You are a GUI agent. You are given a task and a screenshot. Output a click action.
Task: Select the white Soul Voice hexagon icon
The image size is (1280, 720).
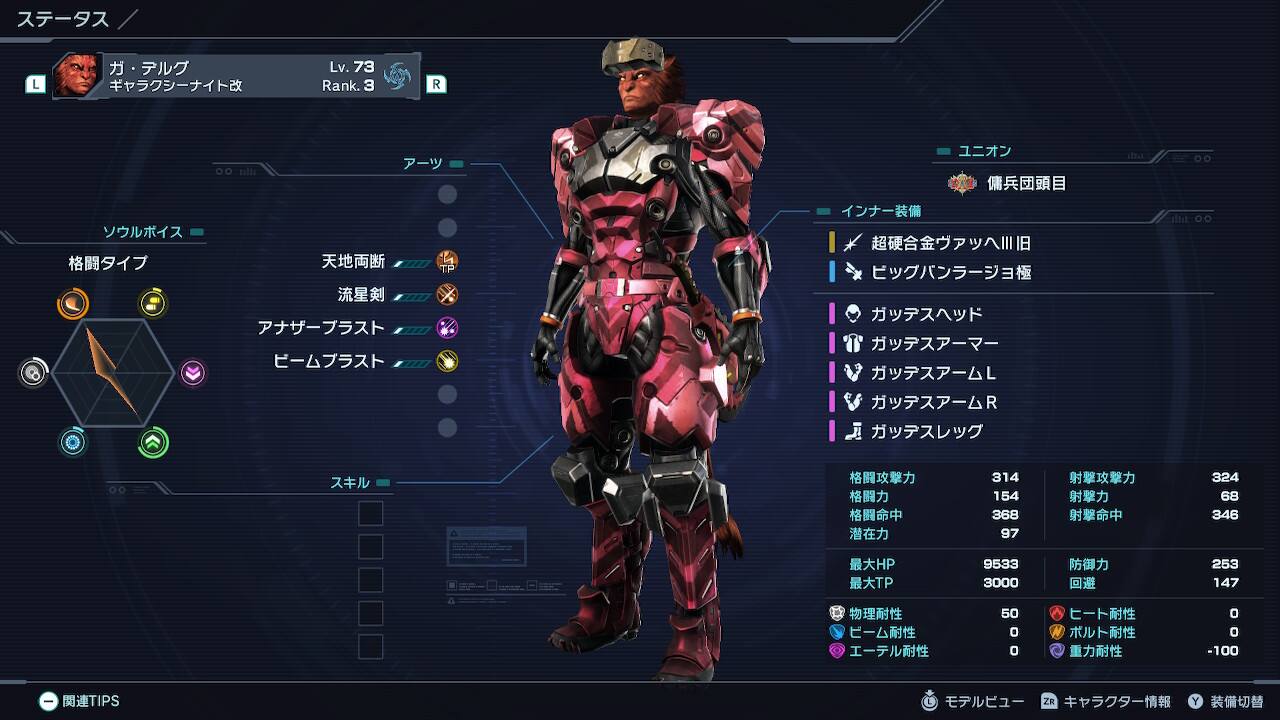(33, 373)
